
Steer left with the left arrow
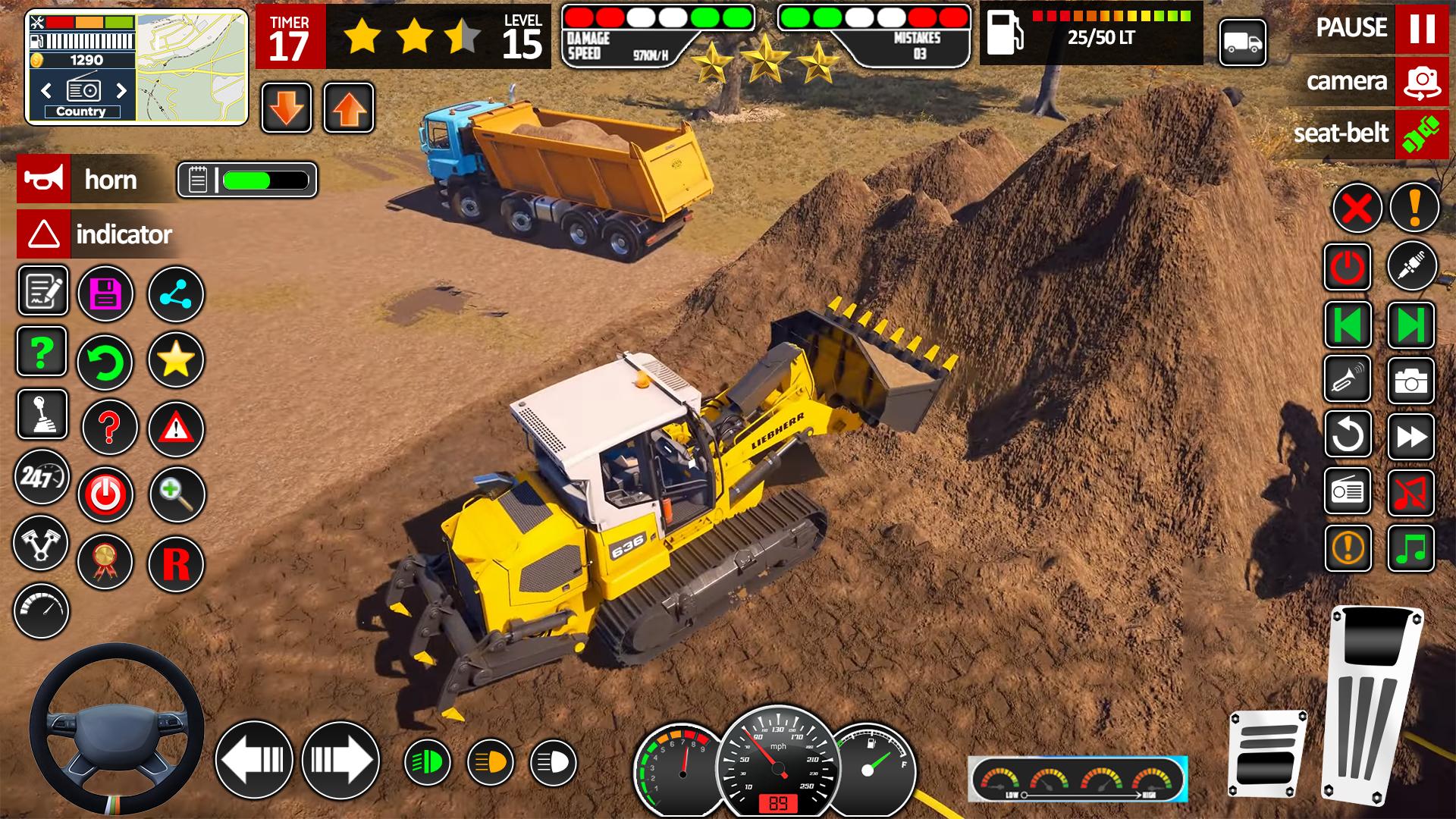point(254,759)
